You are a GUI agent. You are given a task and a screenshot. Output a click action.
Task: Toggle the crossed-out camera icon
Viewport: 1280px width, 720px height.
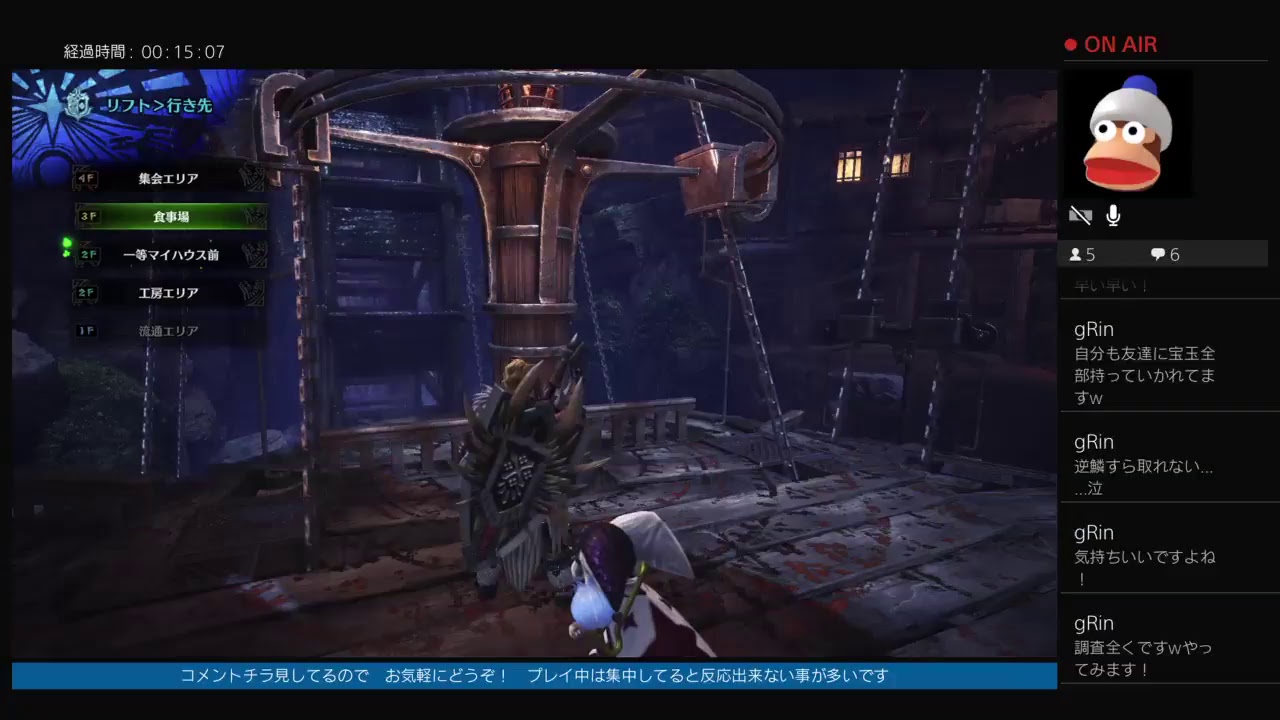1078,214
